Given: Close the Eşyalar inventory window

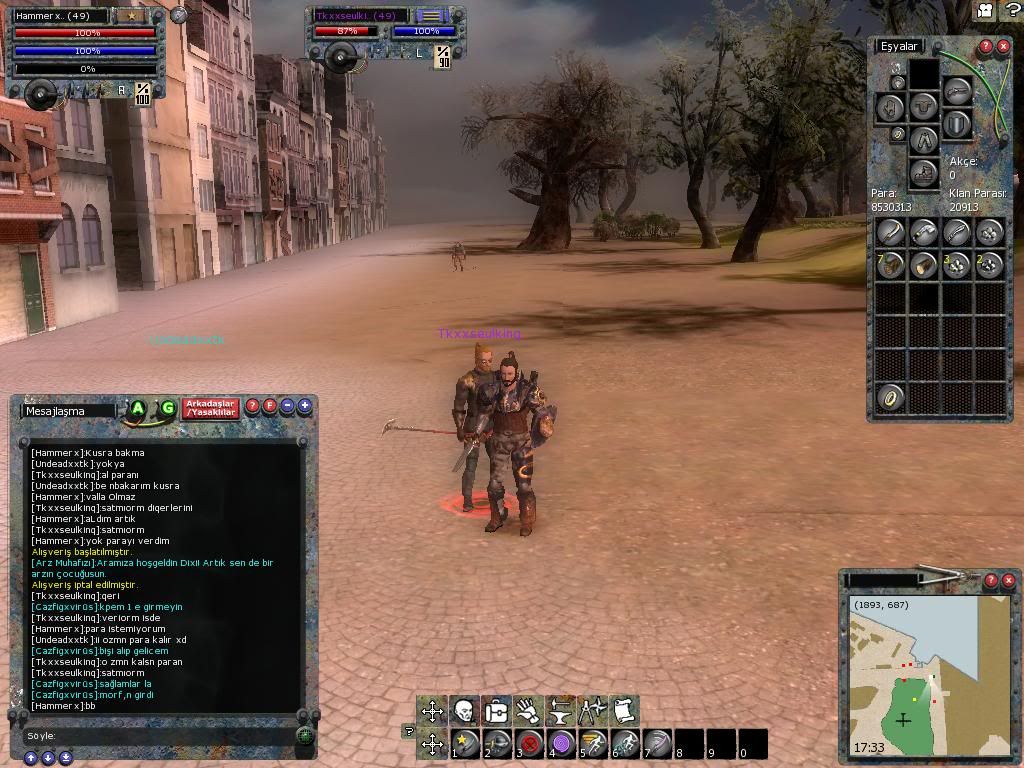Looking at the screenshot, I should pos(1003,46).
